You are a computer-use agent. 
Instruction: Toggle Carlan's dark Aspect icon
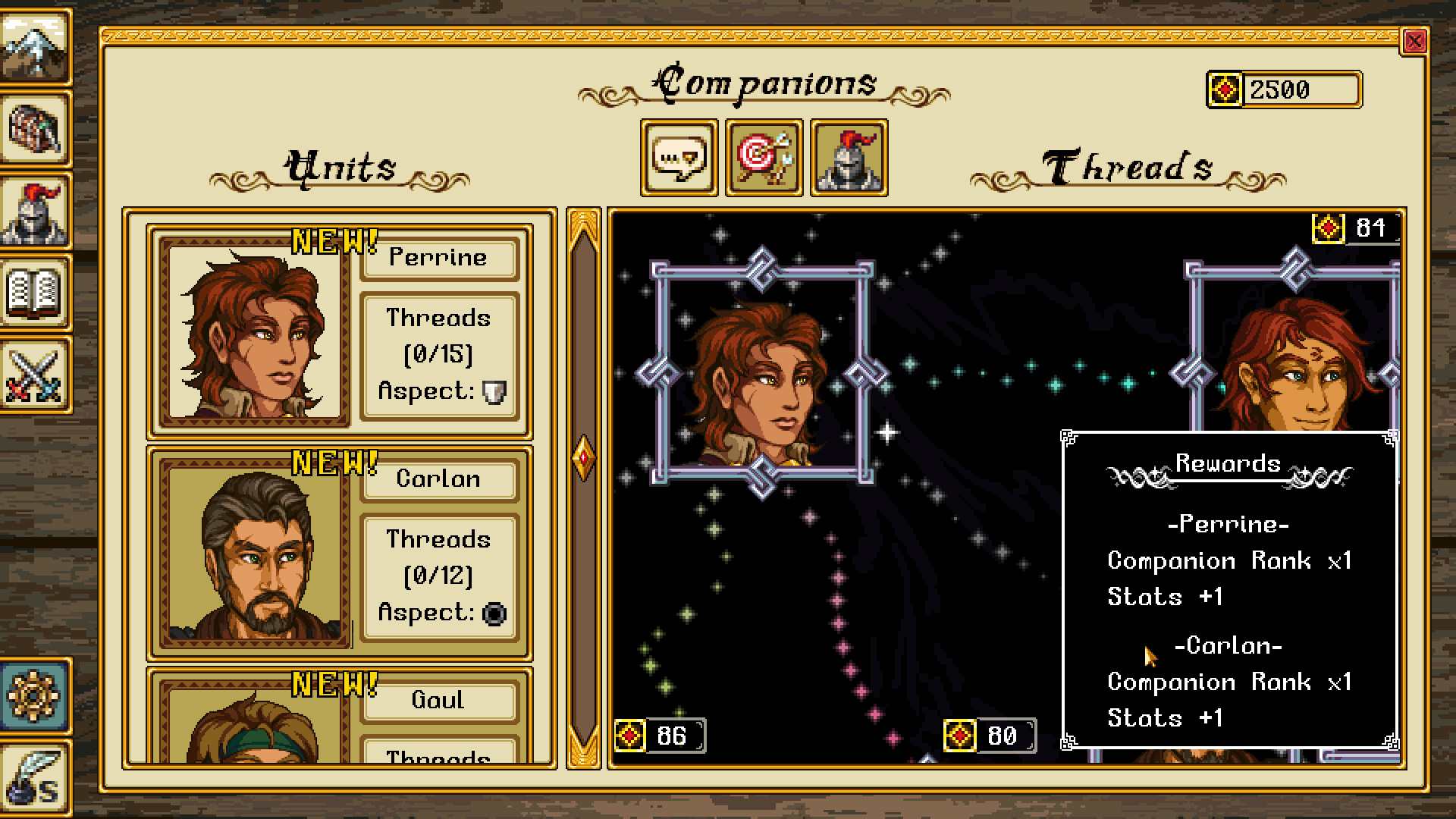[494, 613]
